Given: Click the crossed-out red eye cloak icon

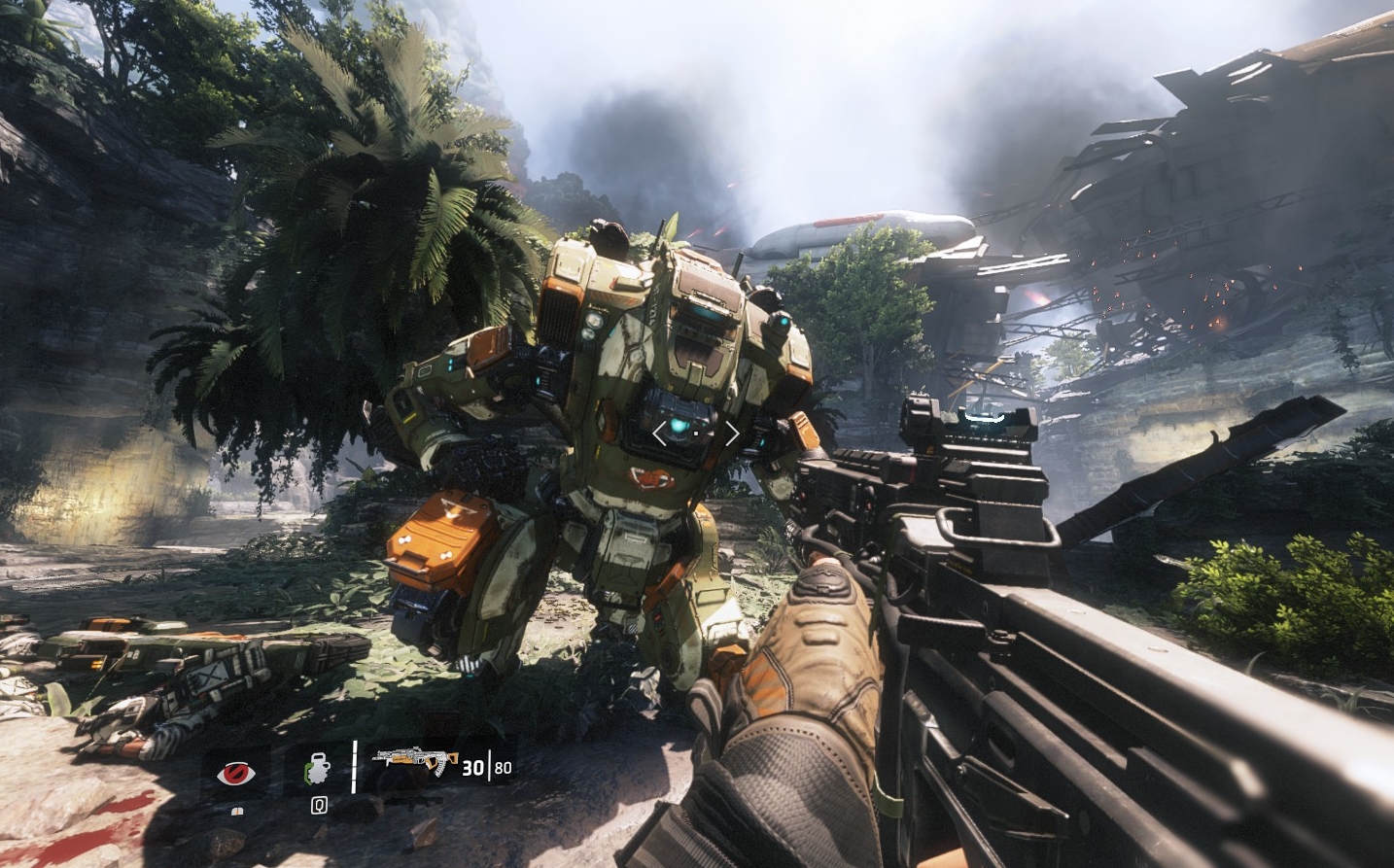Looking at the screenshot, I should [x=236, y=771].
